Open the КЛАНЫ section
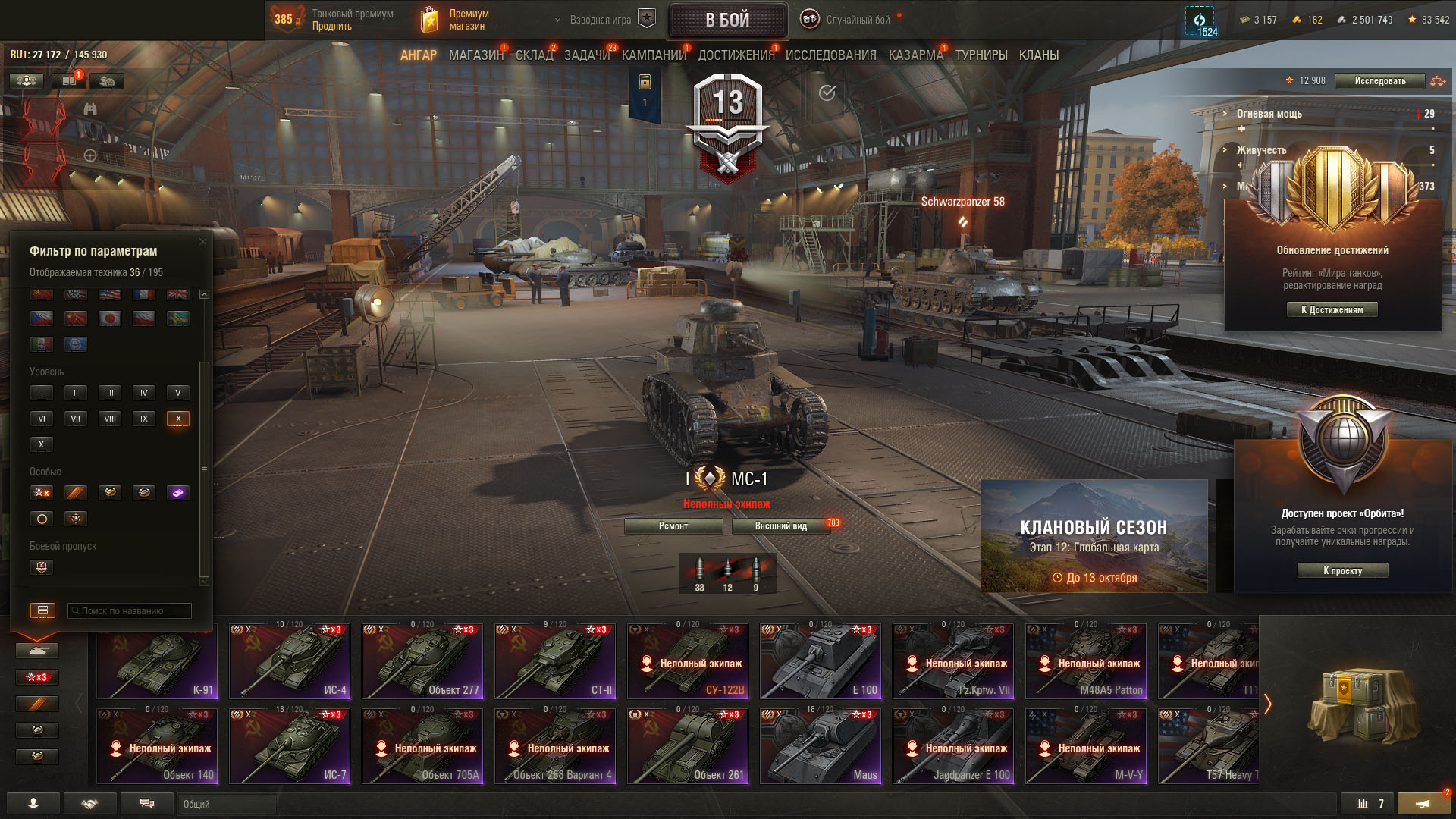 click(x=1038, y=55)
